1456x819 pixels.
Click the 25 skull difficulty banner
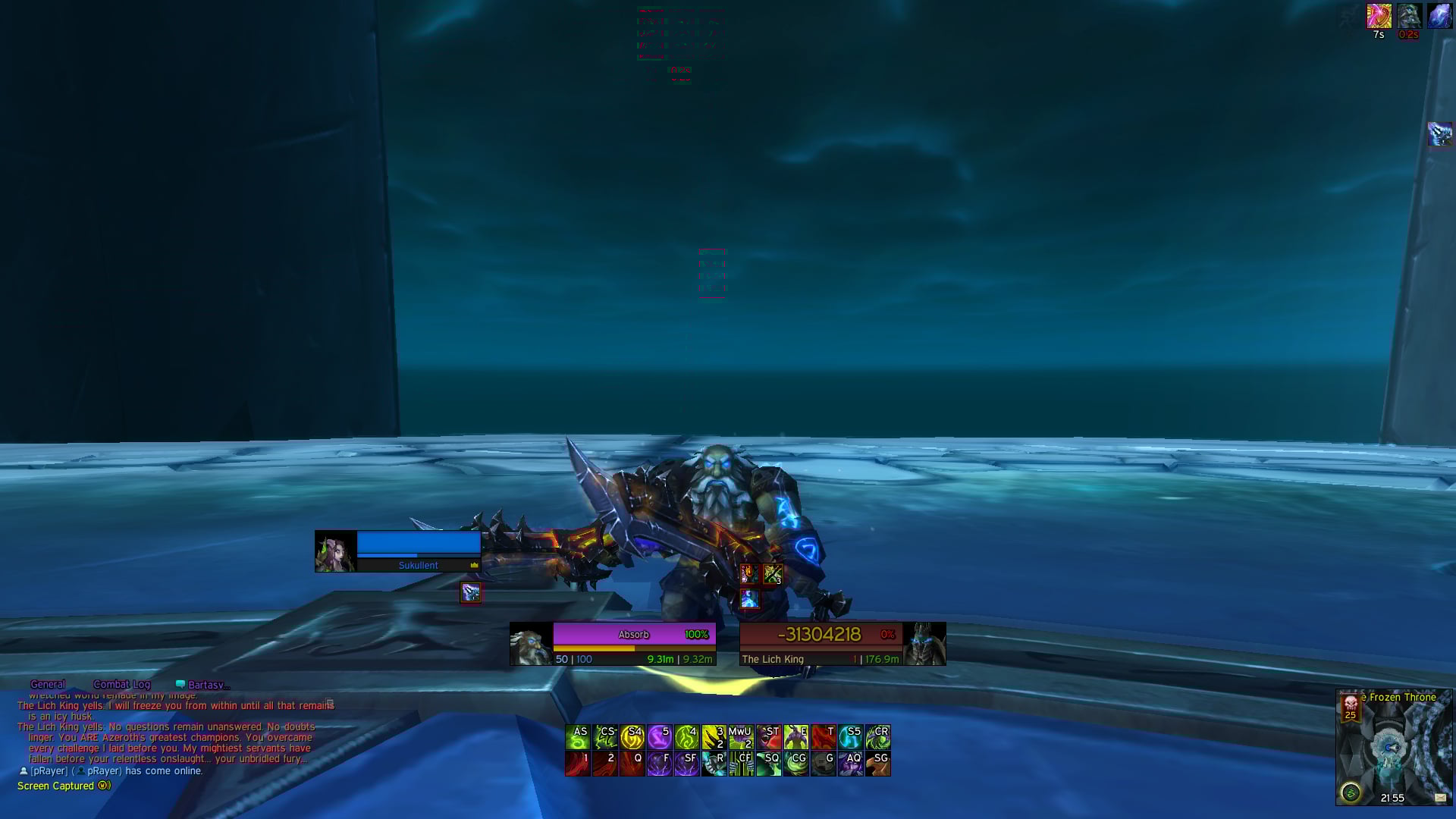pos(1350,708)
